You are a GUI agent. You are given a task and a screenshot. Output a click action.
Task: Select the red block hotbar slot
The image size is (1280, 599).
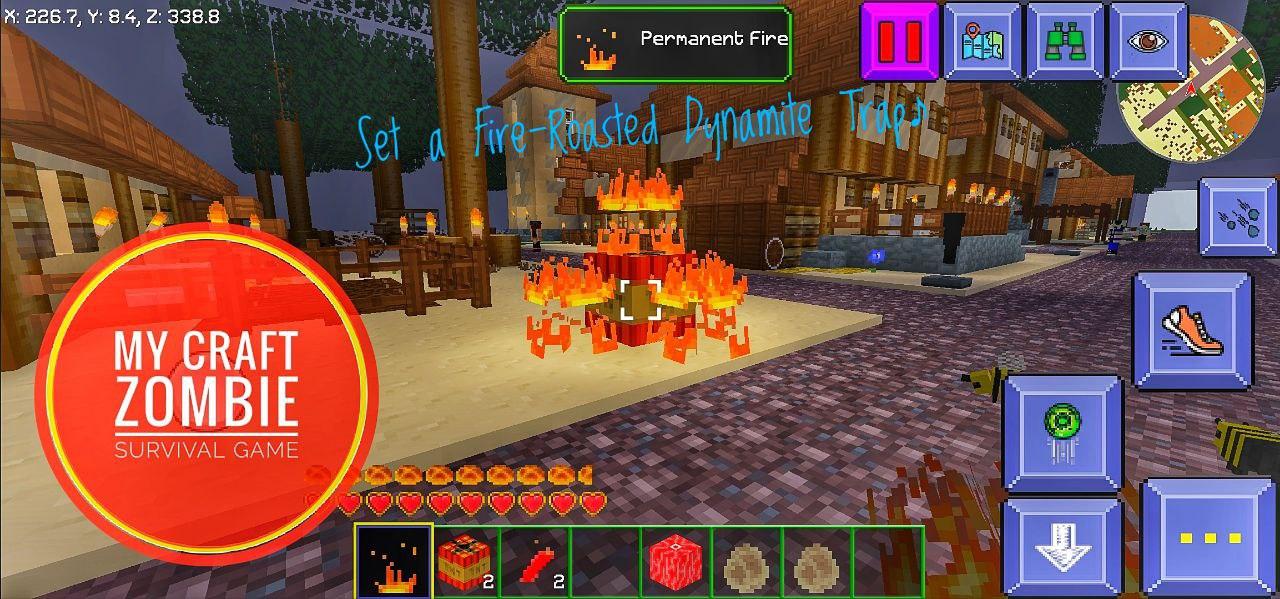pyautogui.click(x=676, y=562)
